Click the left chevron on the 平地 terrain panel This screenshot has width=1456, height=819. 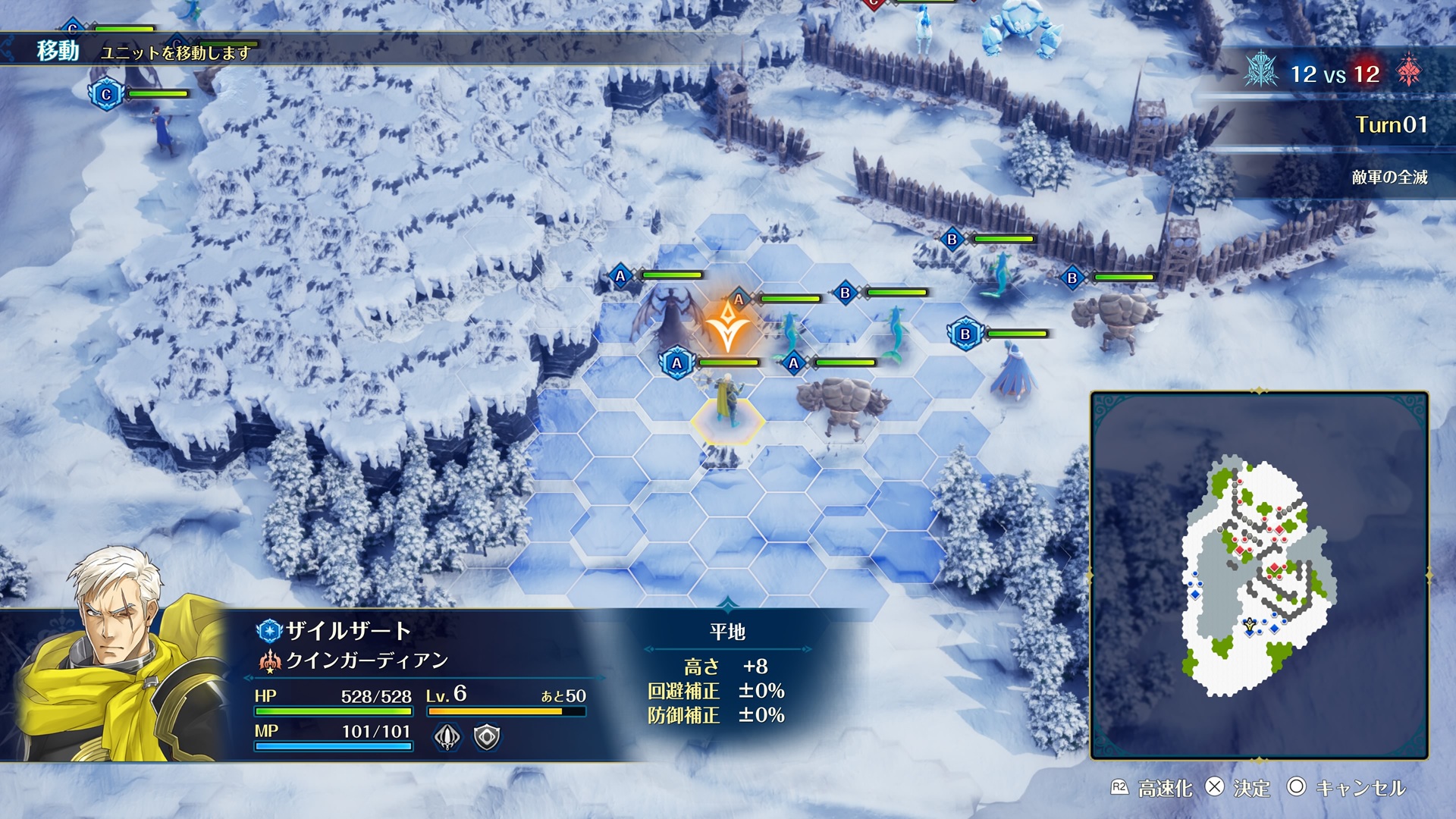pyautogui.click(x=648, y=648)
